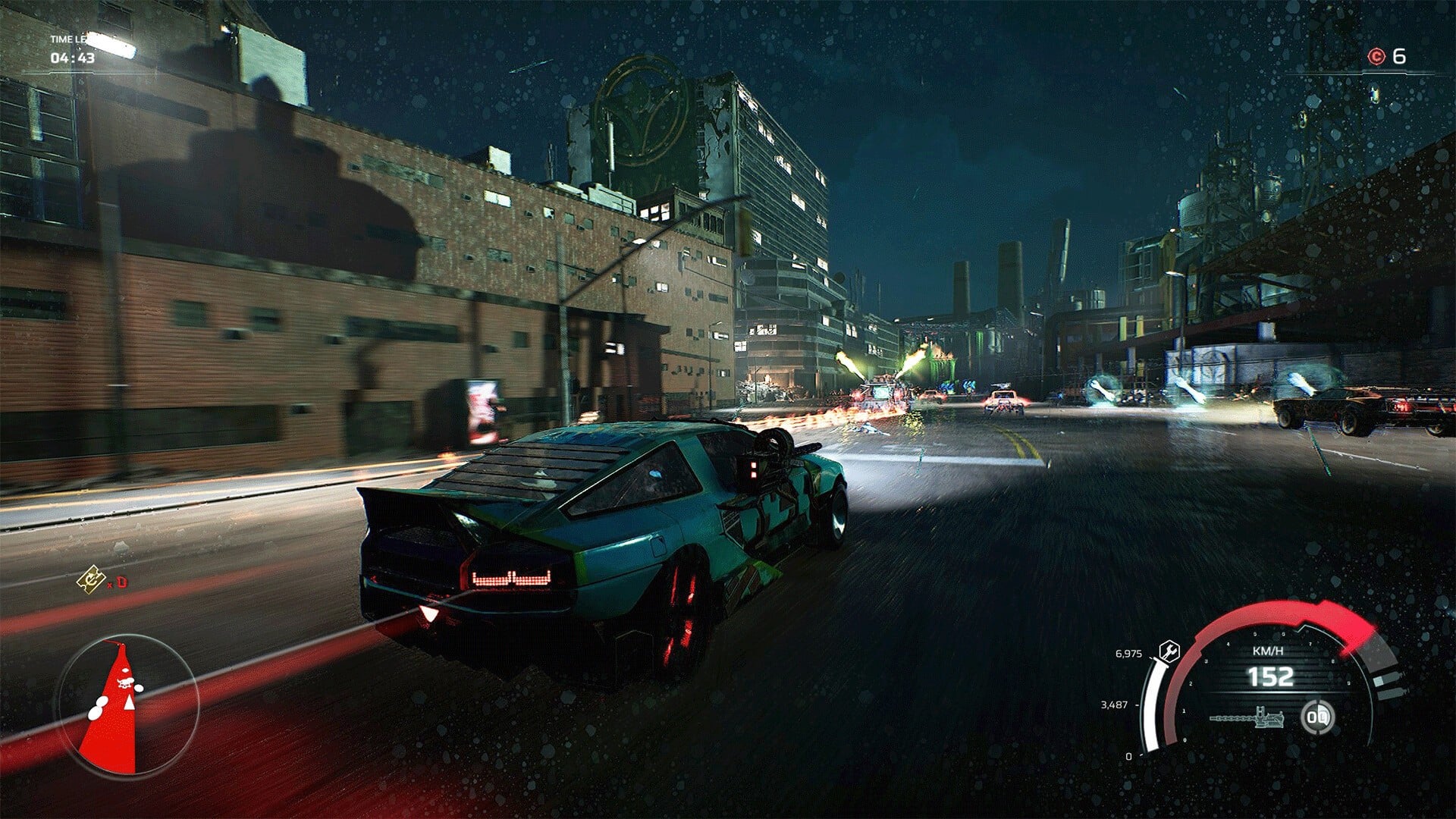Viewport: 1456px width, 819px height.
Task: Open the circular nitro boost icon
Action: point(1317,717)
